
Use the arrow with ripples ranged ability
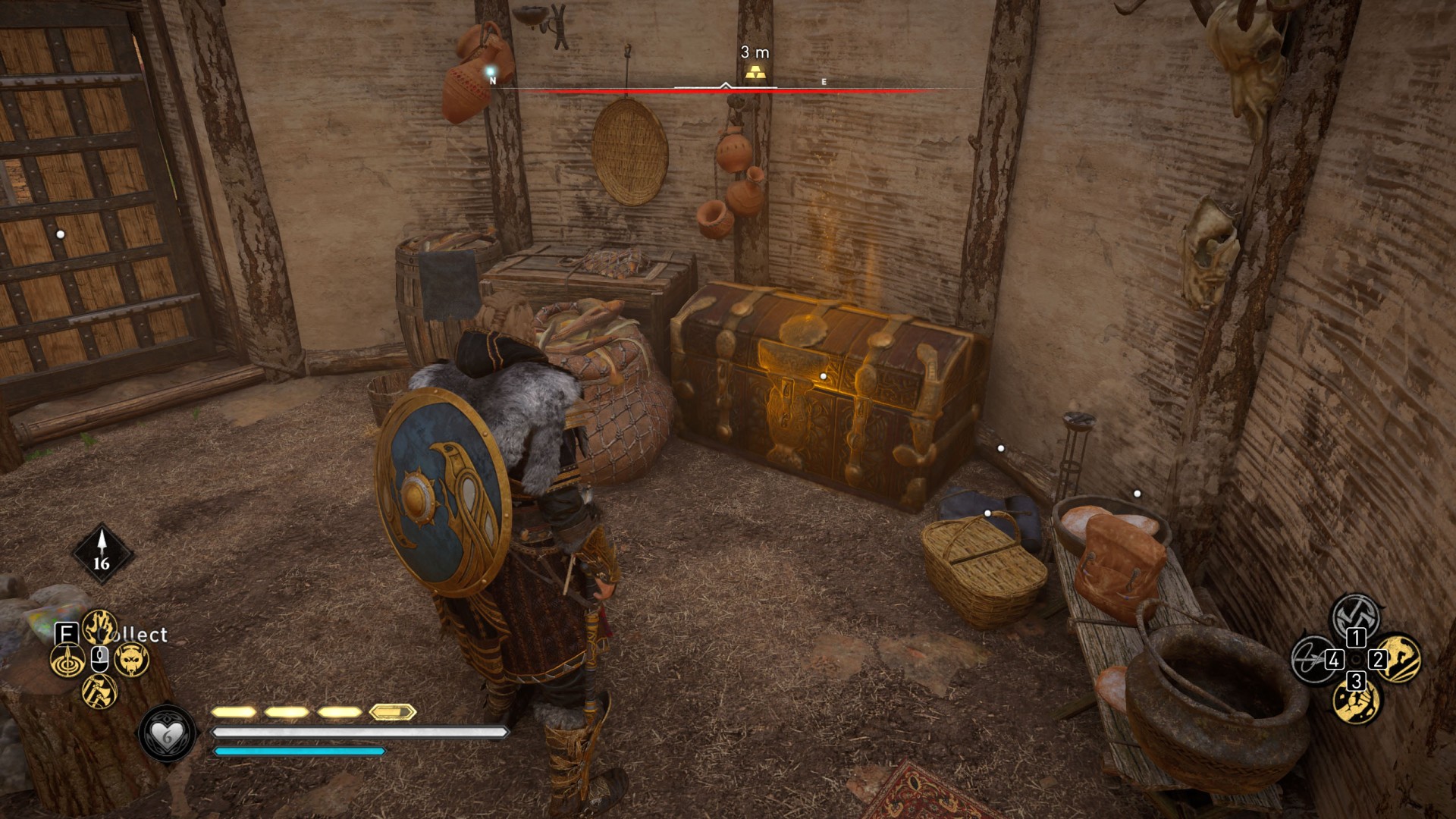67,660
